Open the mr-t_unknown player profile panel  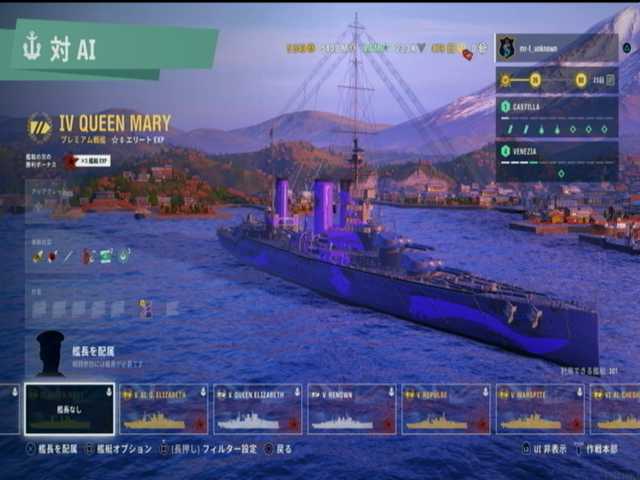coord(555,47)
